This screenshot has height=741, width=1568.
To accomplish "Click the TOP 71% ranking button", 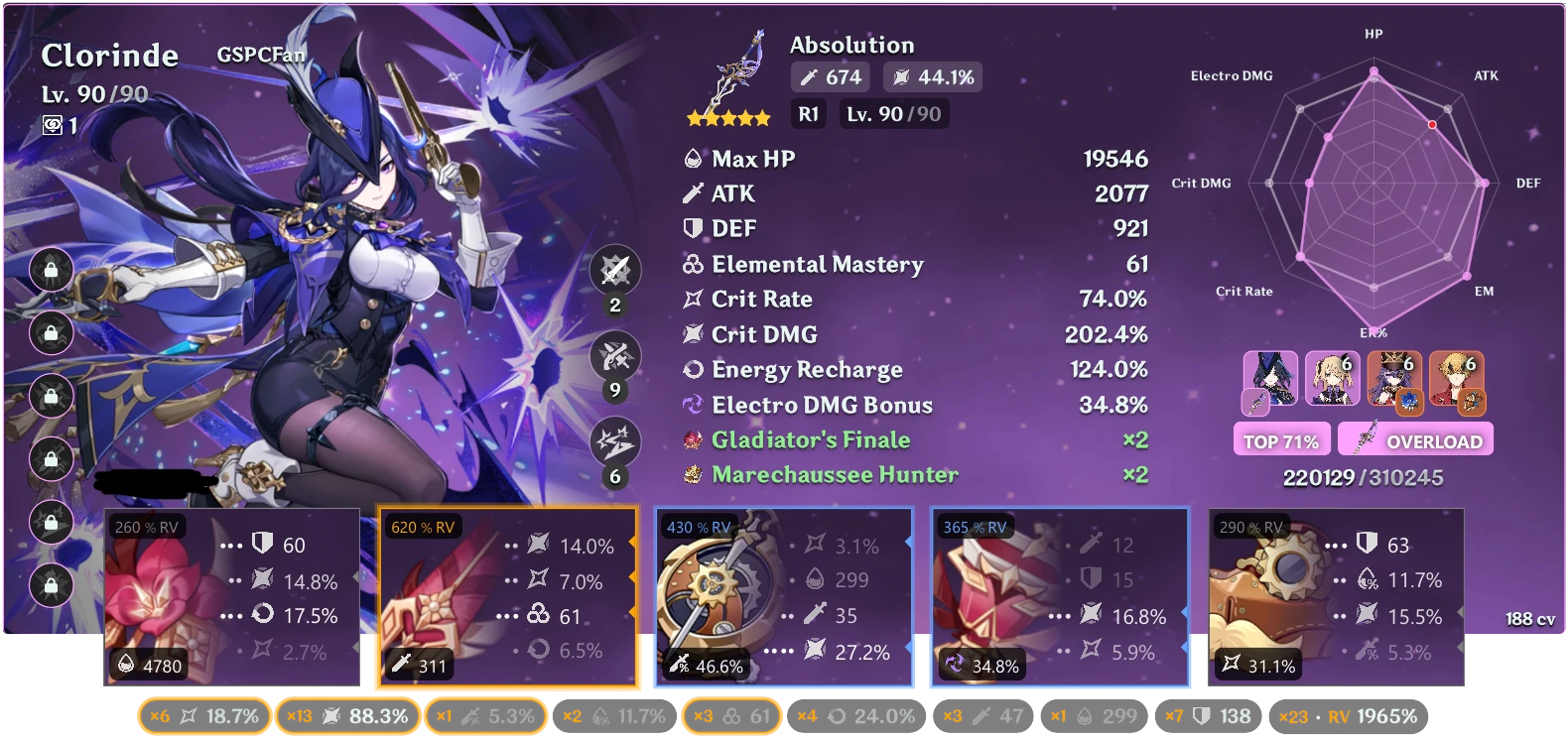I will pyautogui.click(x=1281, y=437).
